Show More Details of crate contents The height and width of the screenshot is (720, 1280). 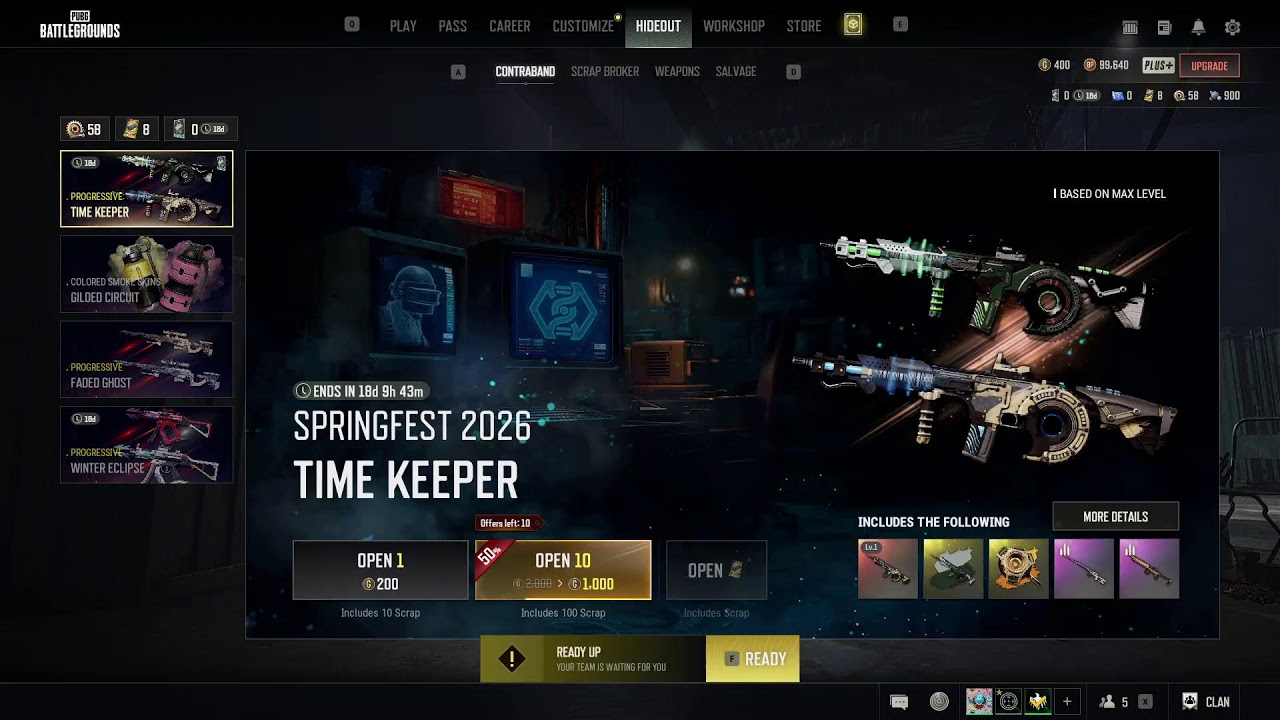(x=1115, y=517)
